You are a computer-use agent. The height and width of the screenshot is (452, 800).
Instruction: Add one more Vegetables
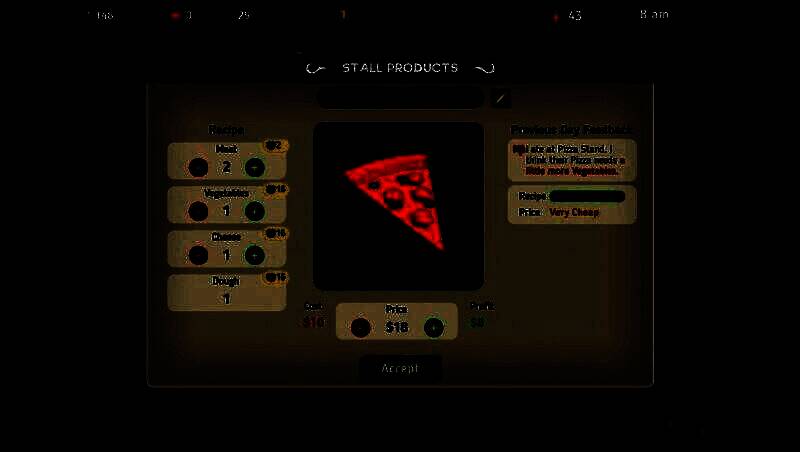pyautogui.click(x=255, y=211)
